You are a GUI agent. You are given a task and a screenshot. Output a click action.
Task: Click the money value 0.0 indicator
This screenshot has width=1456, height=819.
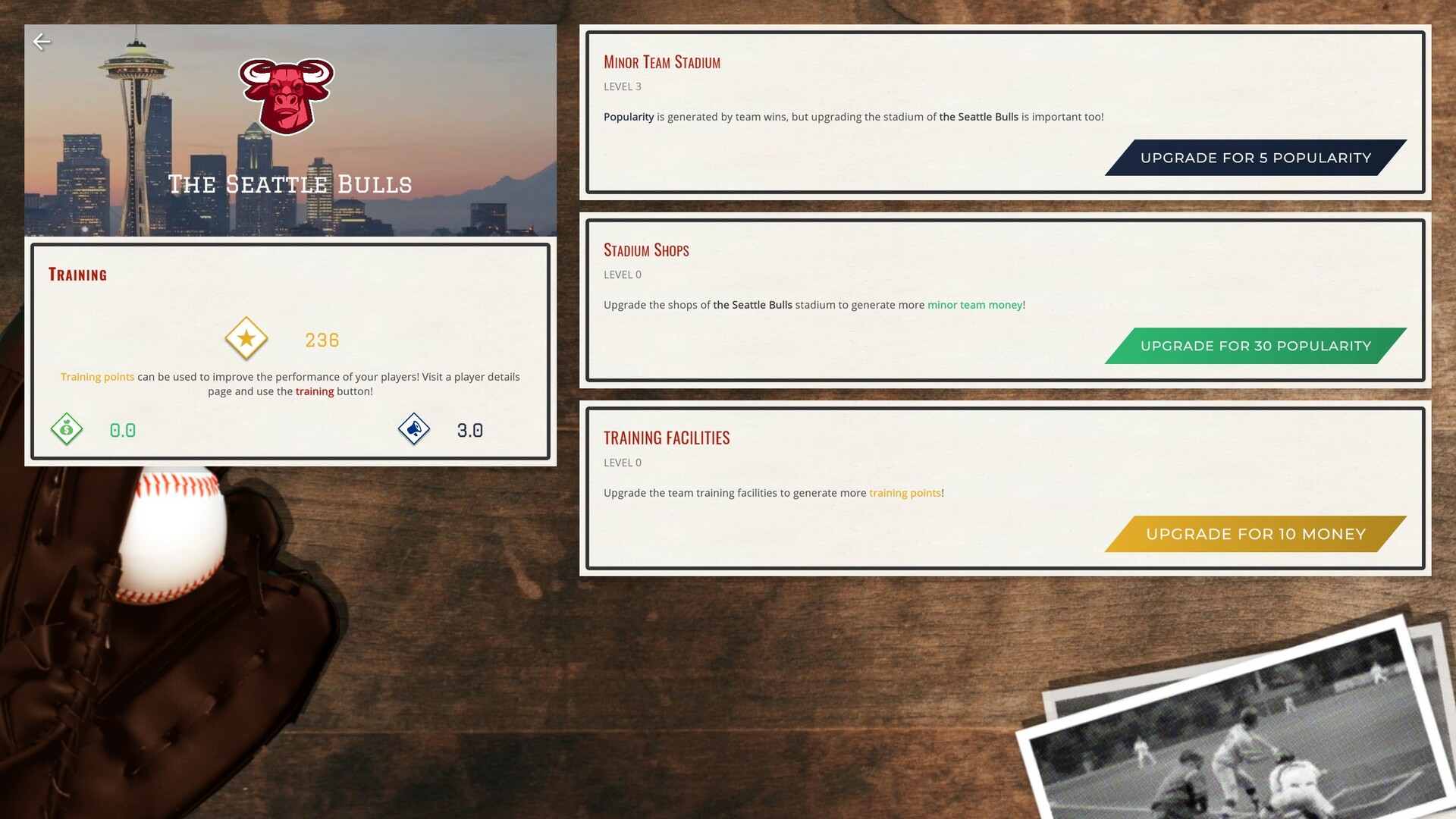122,429
